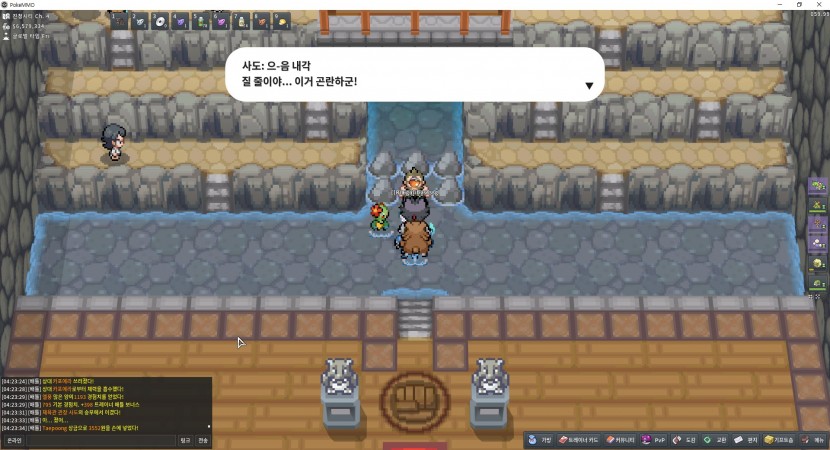Screen dimensions: 830x450
Task: Close the PokeMMO window
Action: pos(818,4)
